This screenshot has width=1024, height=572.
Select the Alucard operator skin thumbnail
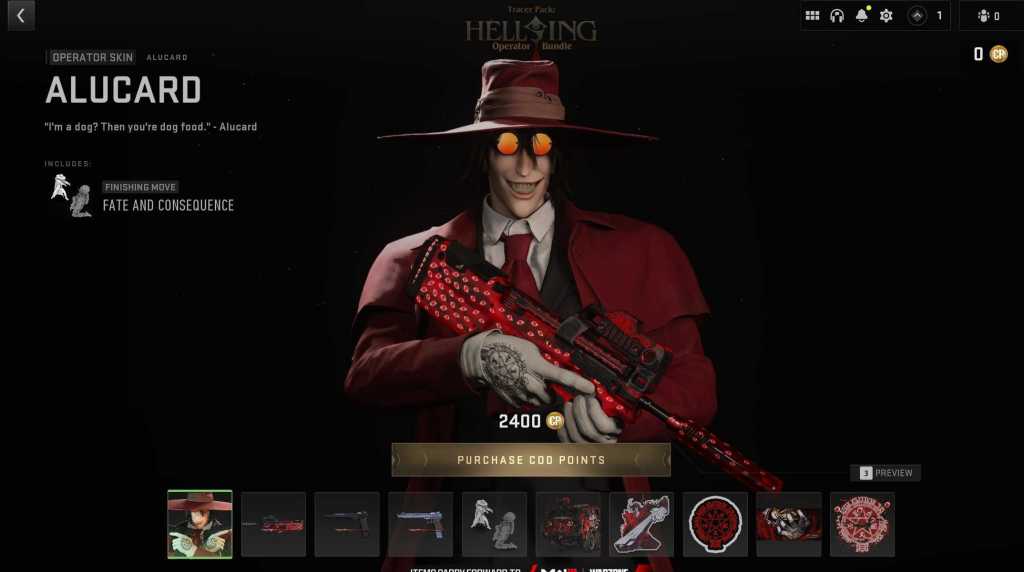[x=200, y=524]
